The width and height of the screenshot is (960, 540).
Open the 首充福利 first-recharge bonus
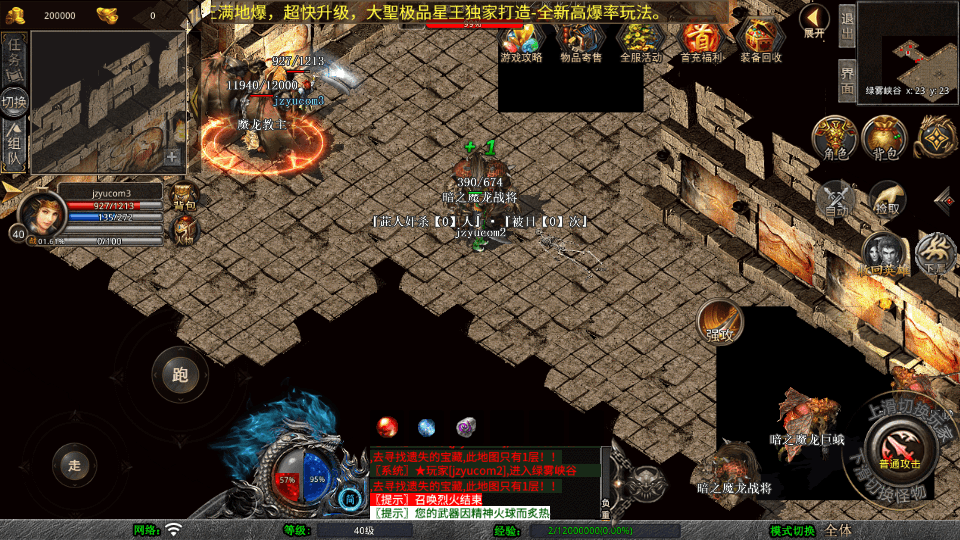pos(701,38)
